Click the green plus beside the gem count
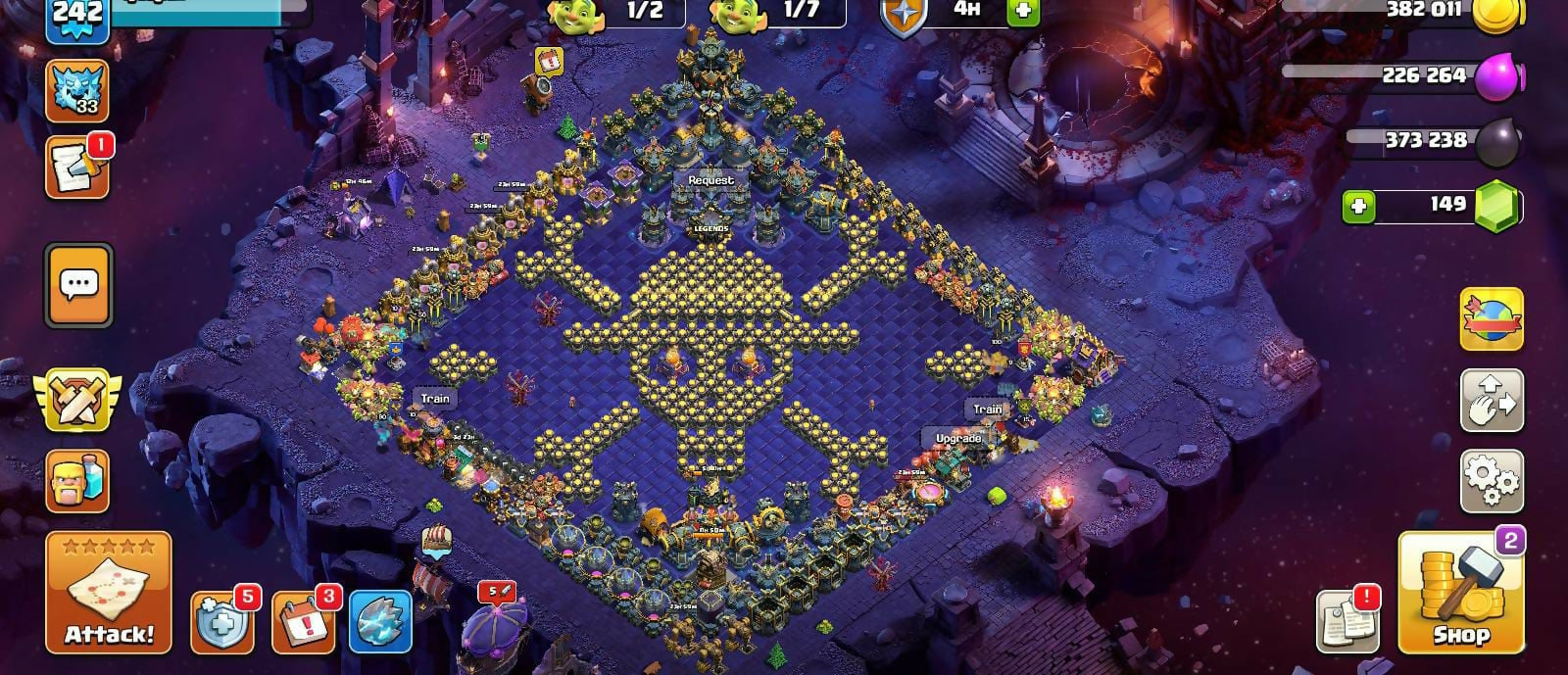Screen dimensions: 1568x675 [1358, 207]
